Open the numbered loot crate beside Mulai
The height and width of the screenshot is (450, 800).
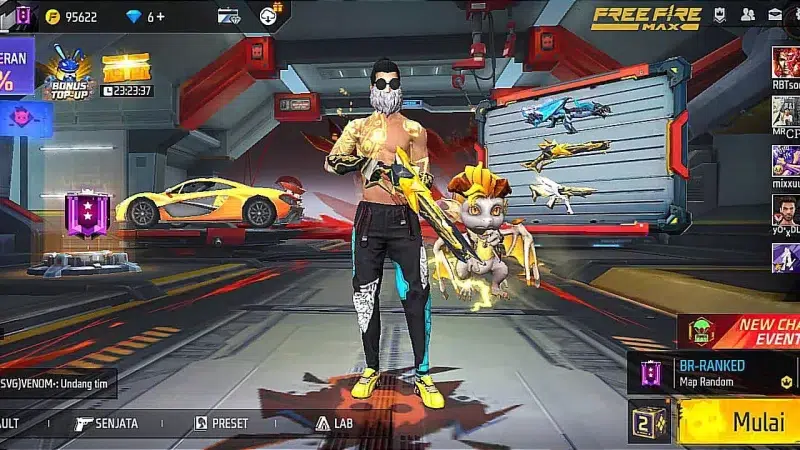(x=650, y=421)
